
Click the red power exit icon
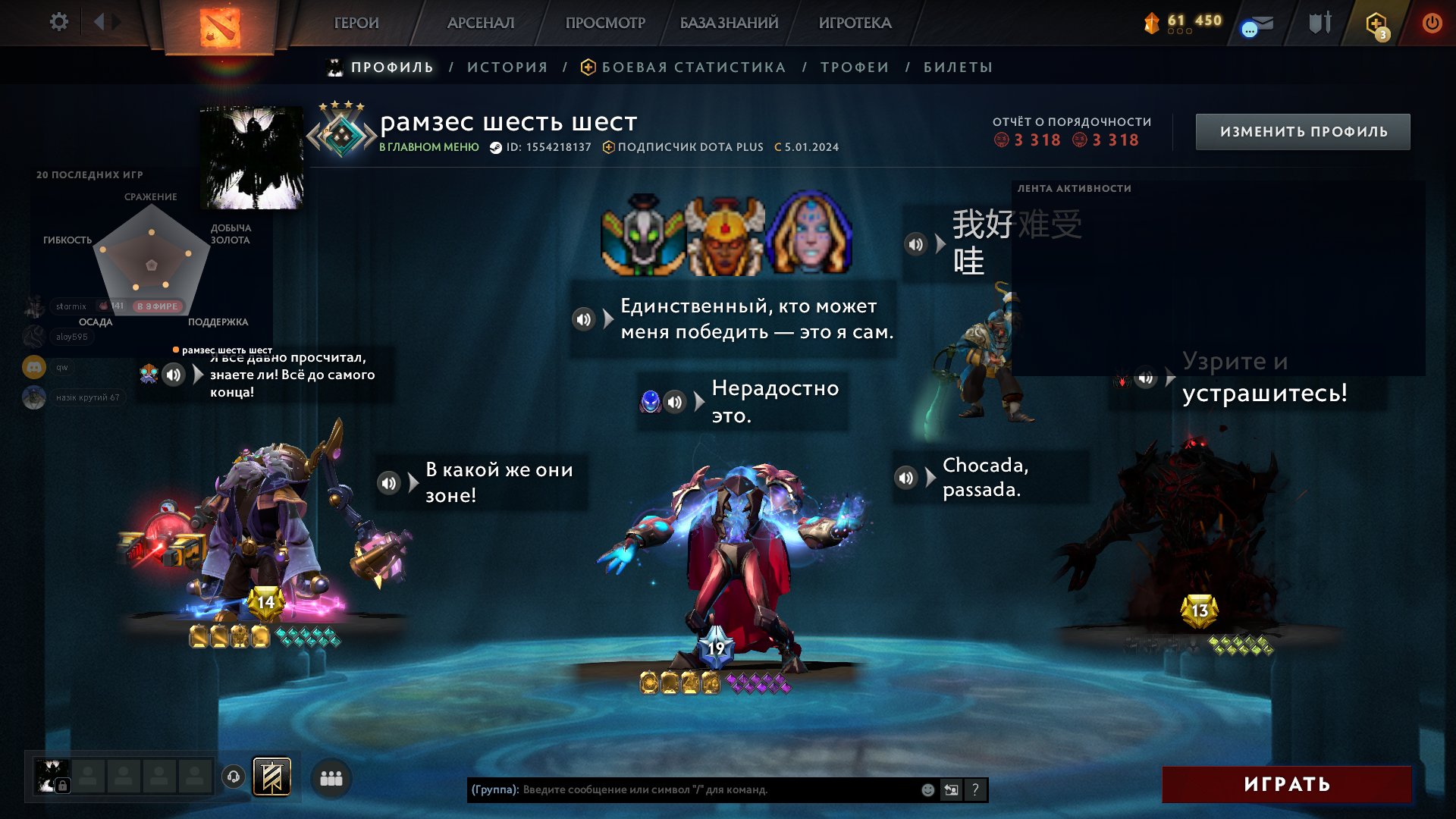[1432, 23]
